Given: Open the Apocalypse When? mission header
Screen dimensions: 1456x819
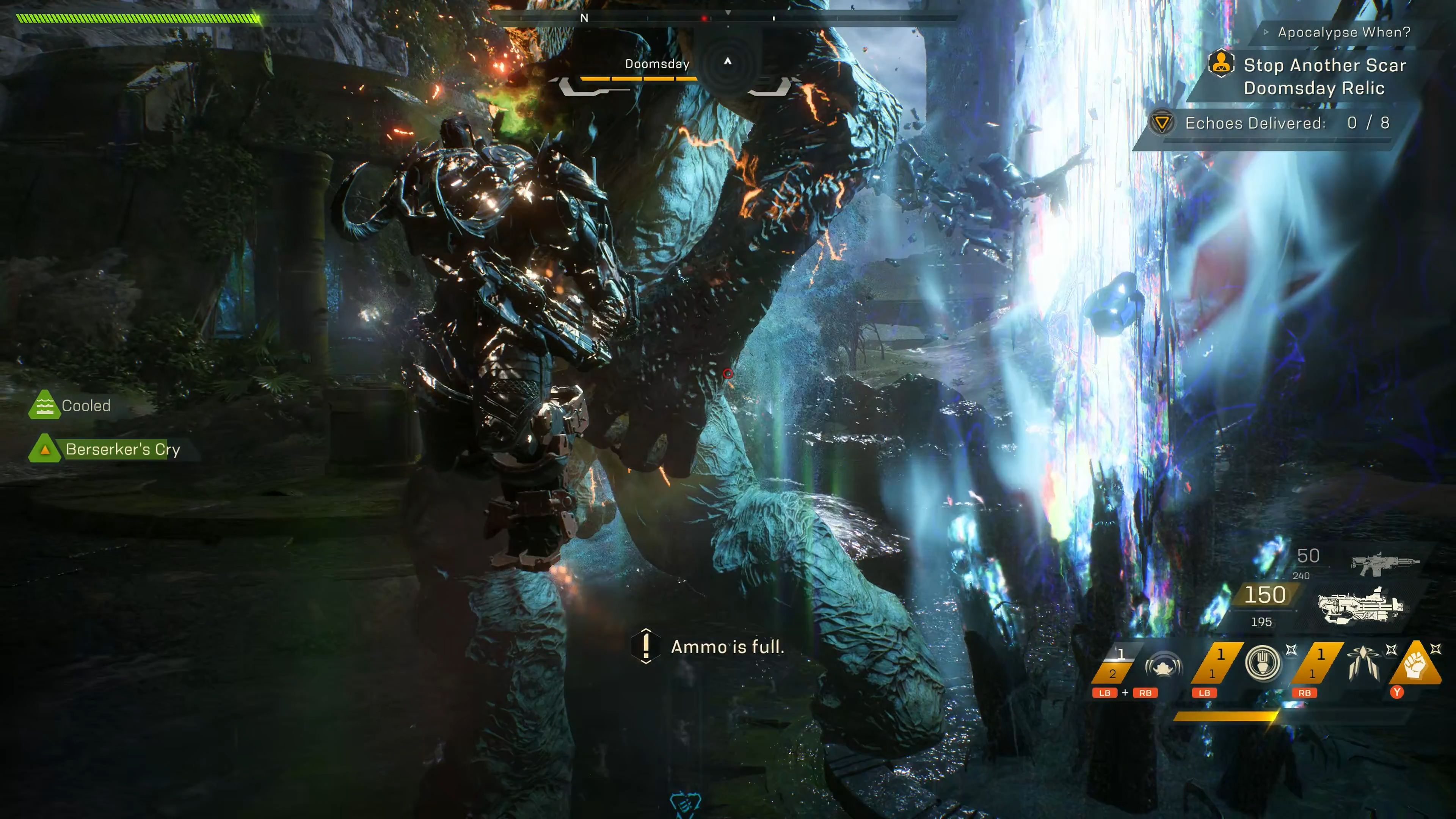Looking at the screenshot, I should 1343,32.
